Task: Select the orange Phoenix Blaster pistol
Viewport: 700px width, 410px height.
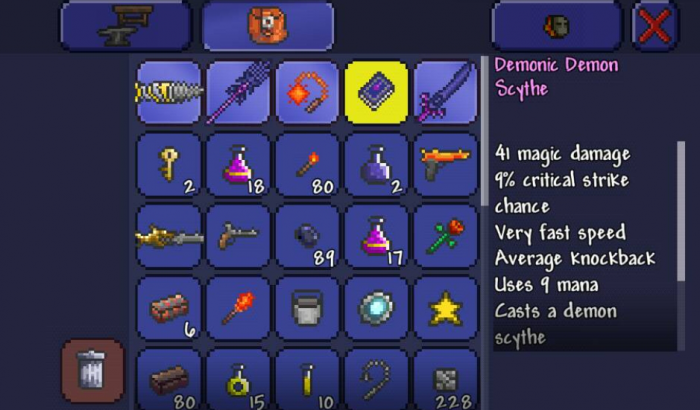Action: pos(446,164)
